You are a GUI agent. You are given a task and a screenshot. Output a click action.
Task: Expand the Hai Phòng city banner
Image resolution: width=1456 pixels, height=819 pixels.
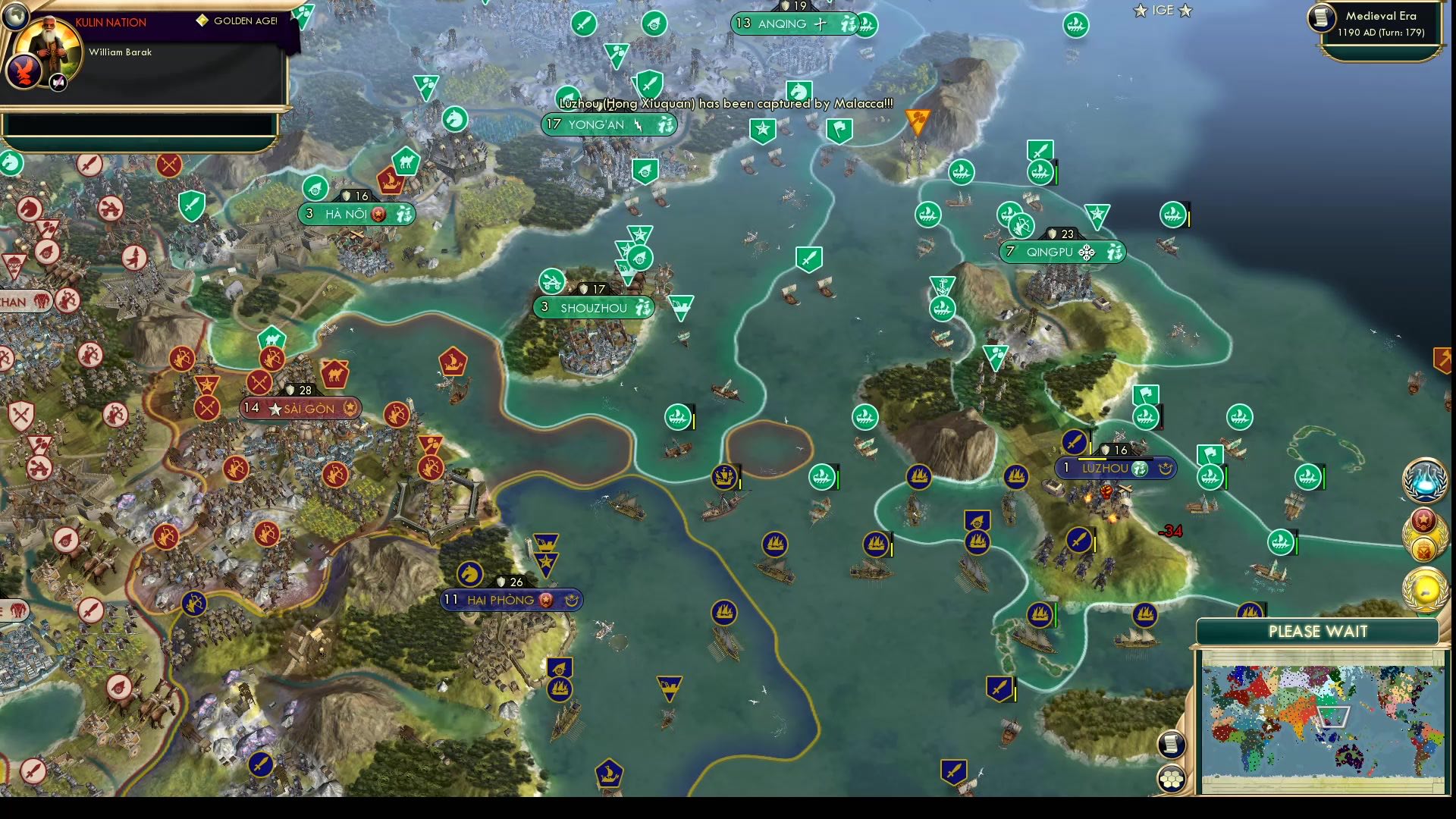coord(510,600)
